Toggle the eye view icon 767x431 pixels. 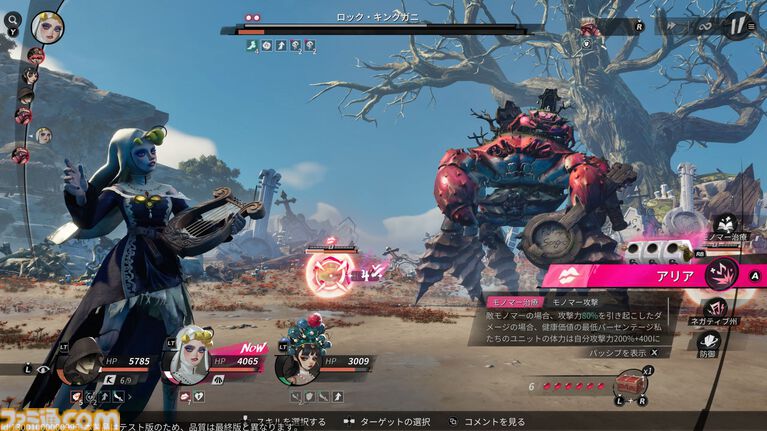(x=41, y=369)
